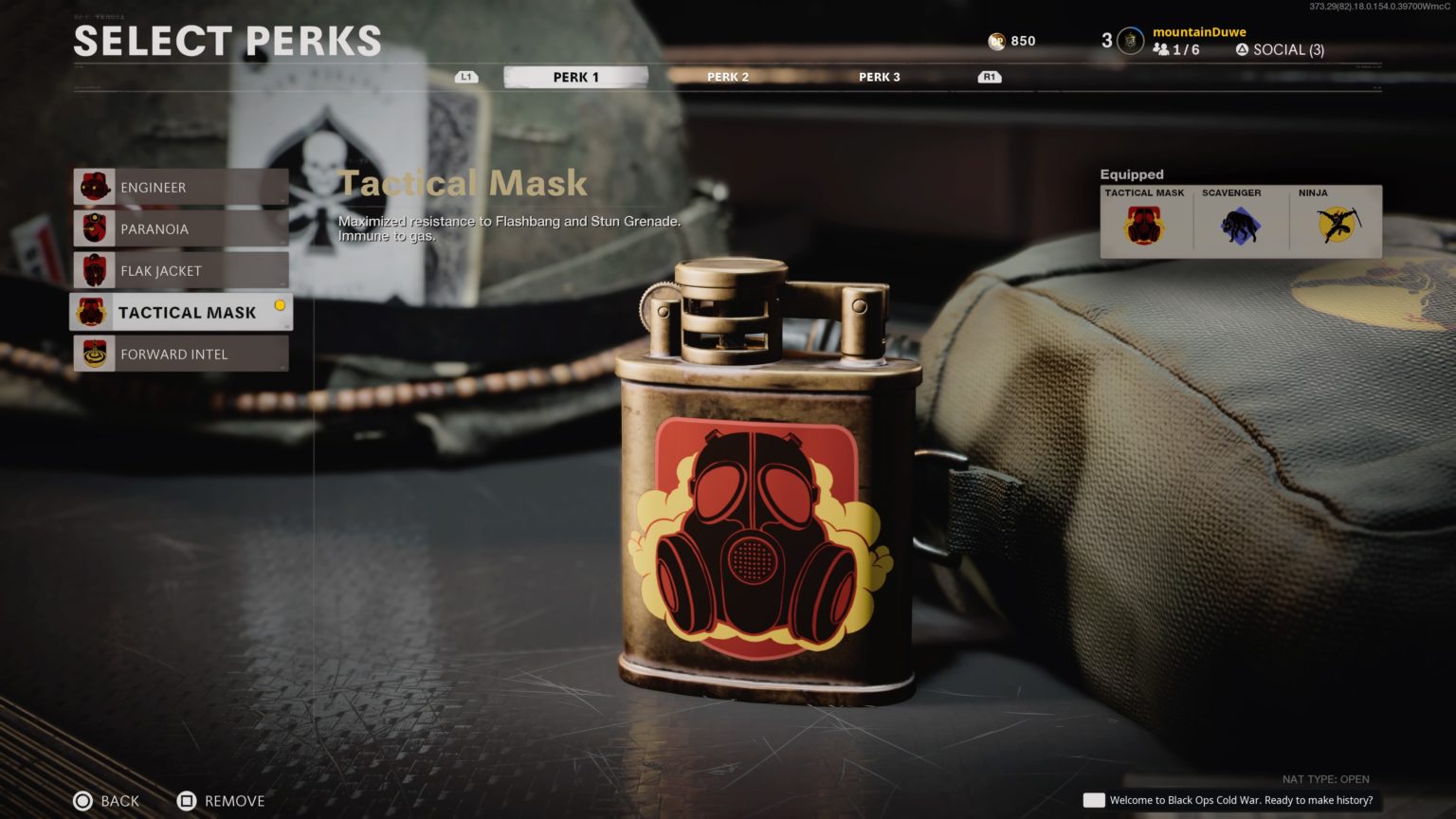Screen dimensions: 1456x819
Task: Select the Forward Intel perk icon
Action: click(x=96, y=354)
